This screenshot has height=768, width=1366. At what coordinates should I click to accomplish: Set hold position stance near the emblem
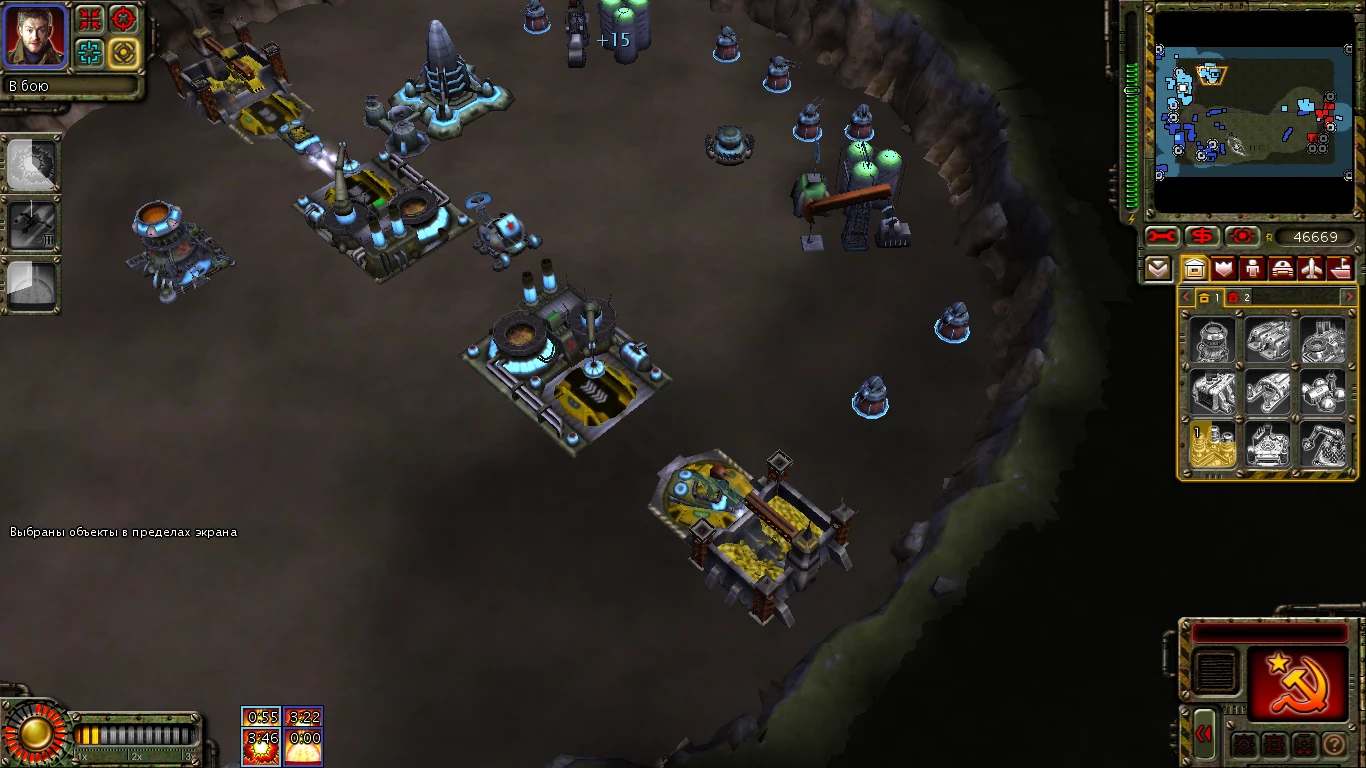(x=1302, y=744)
